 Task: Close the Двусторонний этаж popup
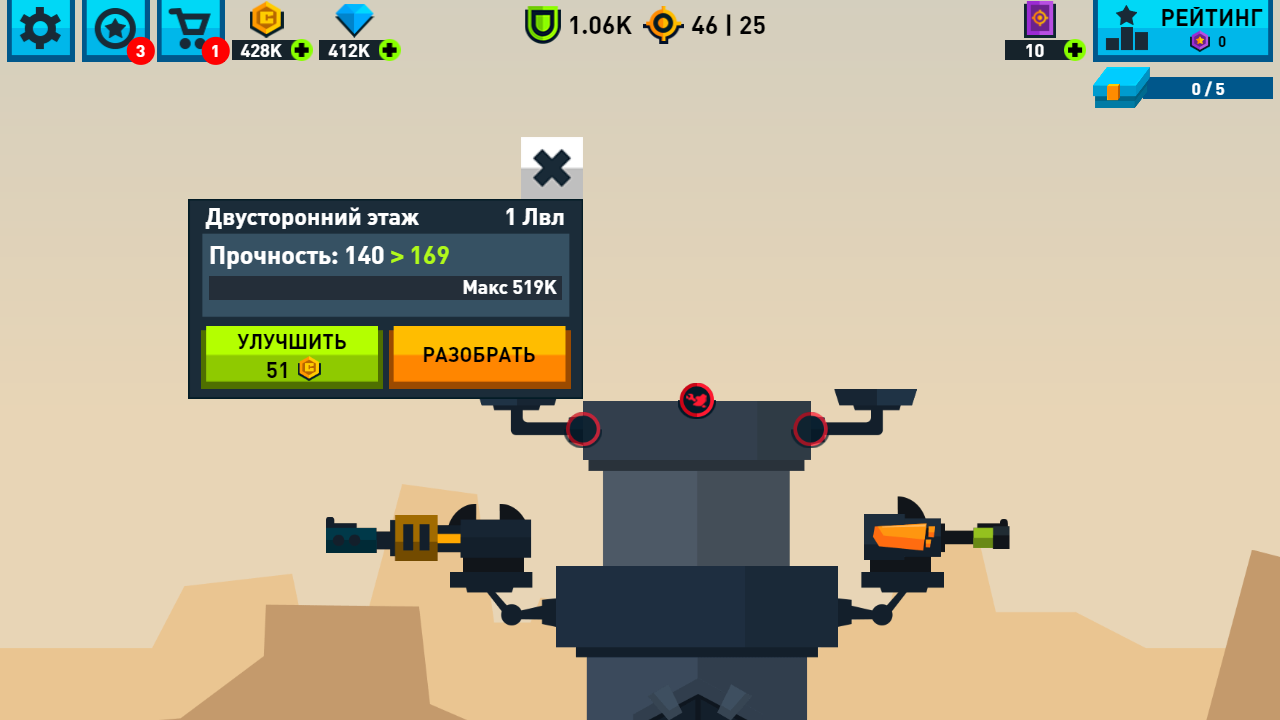point(551,169)
